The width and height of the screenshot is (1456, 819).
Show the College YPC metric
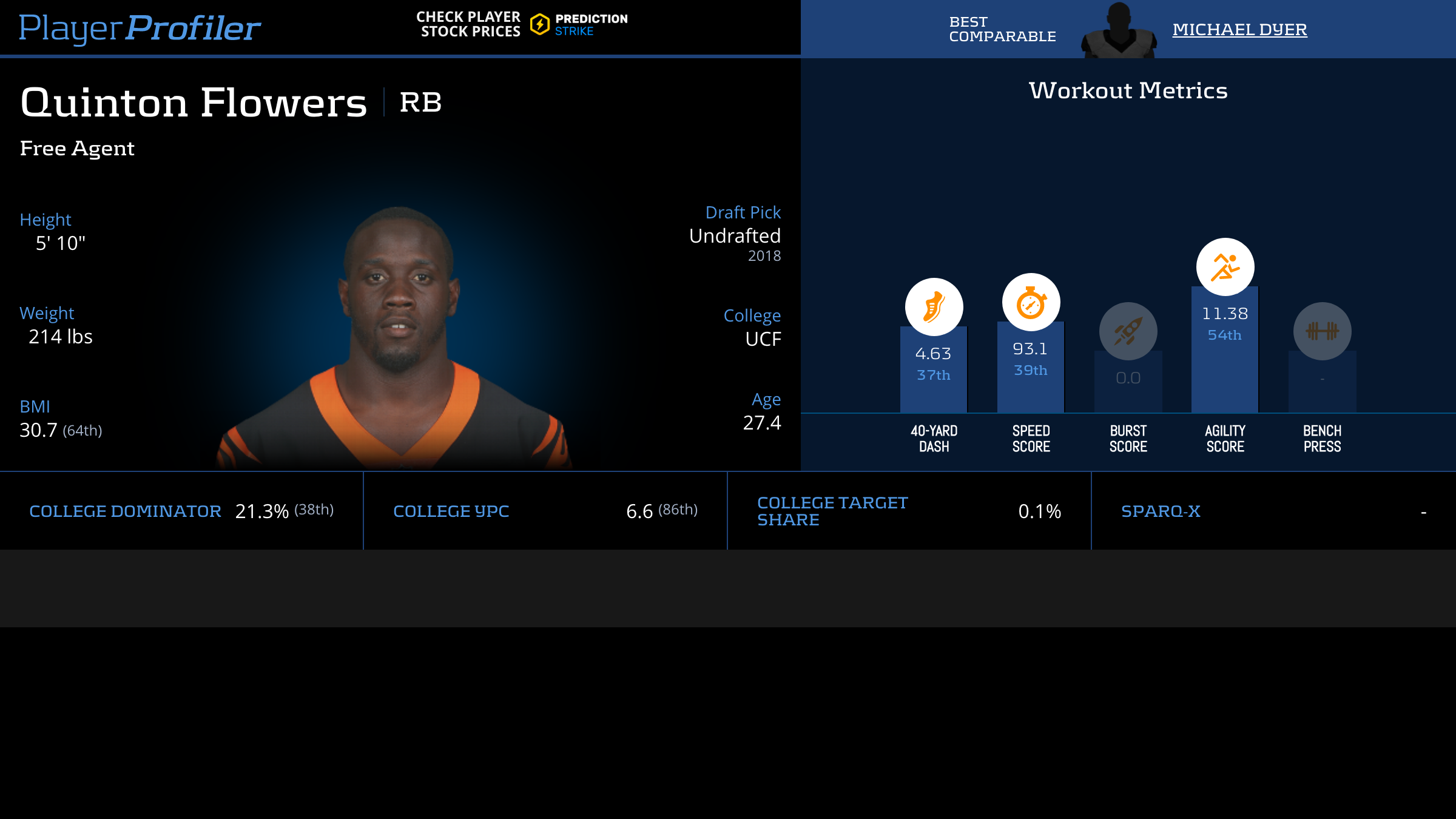pos(545,511)
